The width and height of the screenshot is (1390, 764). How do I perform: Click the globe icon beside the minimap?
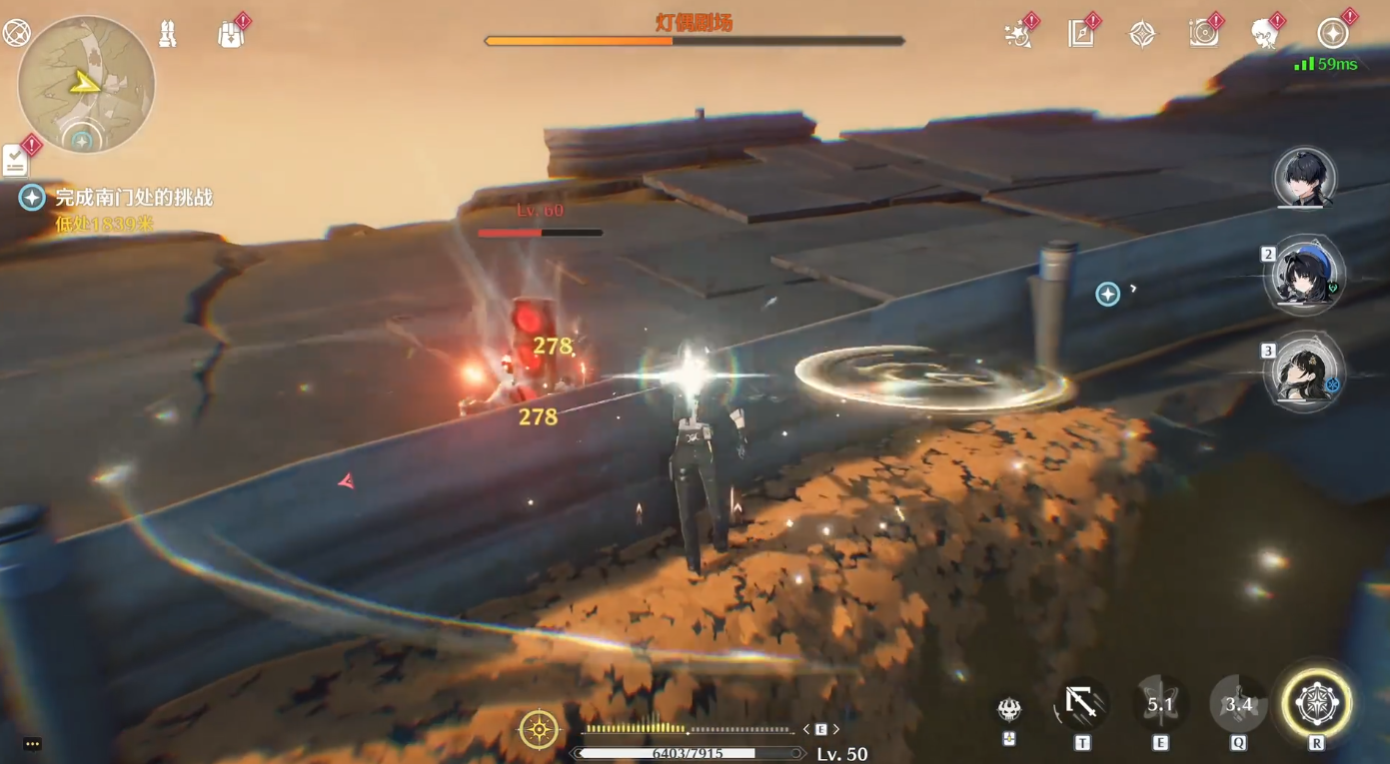(x=17, y=33)
